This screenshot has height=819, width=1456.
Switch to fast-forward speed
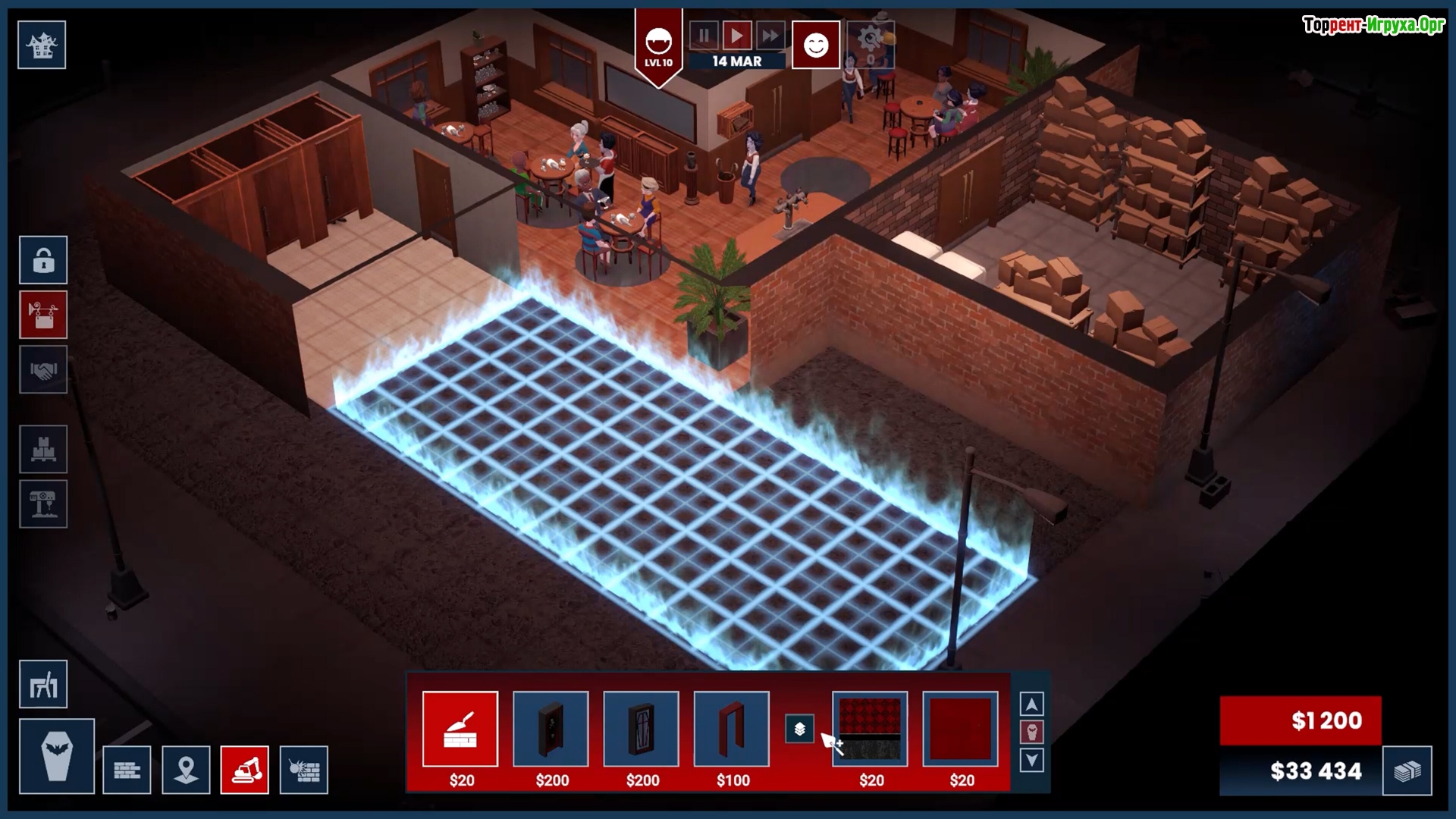[x=770, y=36]
